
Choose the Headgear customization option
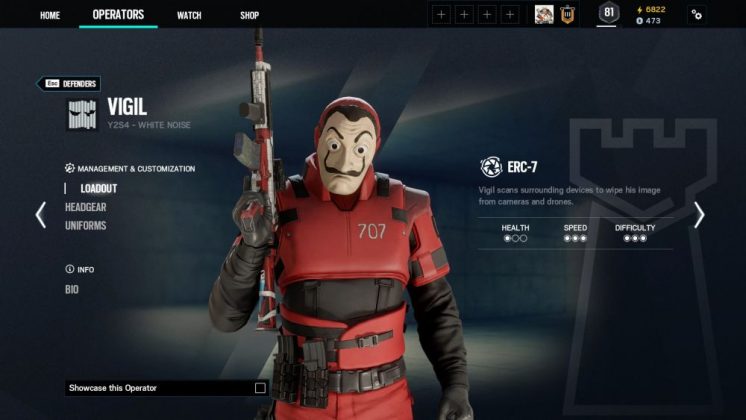[x=86, y=207]
